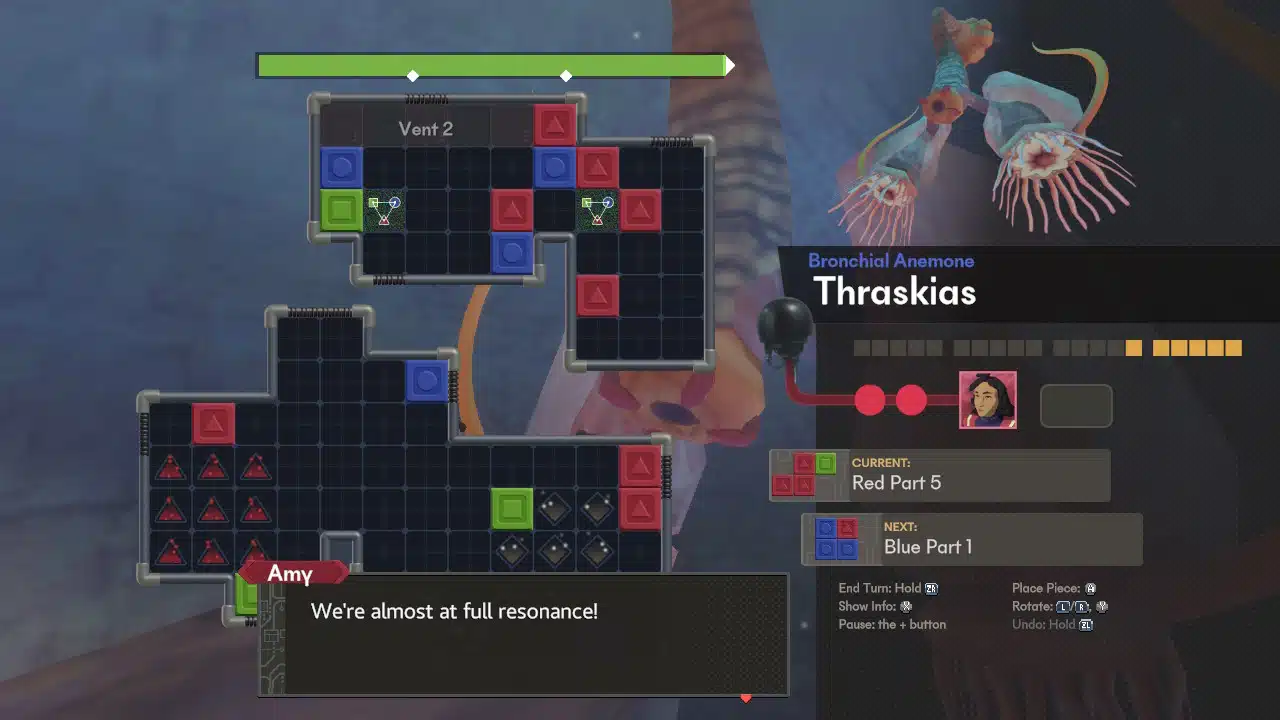
Task: Click a filled yellow resonance meter segment
Action: (x=1135, y=348)
